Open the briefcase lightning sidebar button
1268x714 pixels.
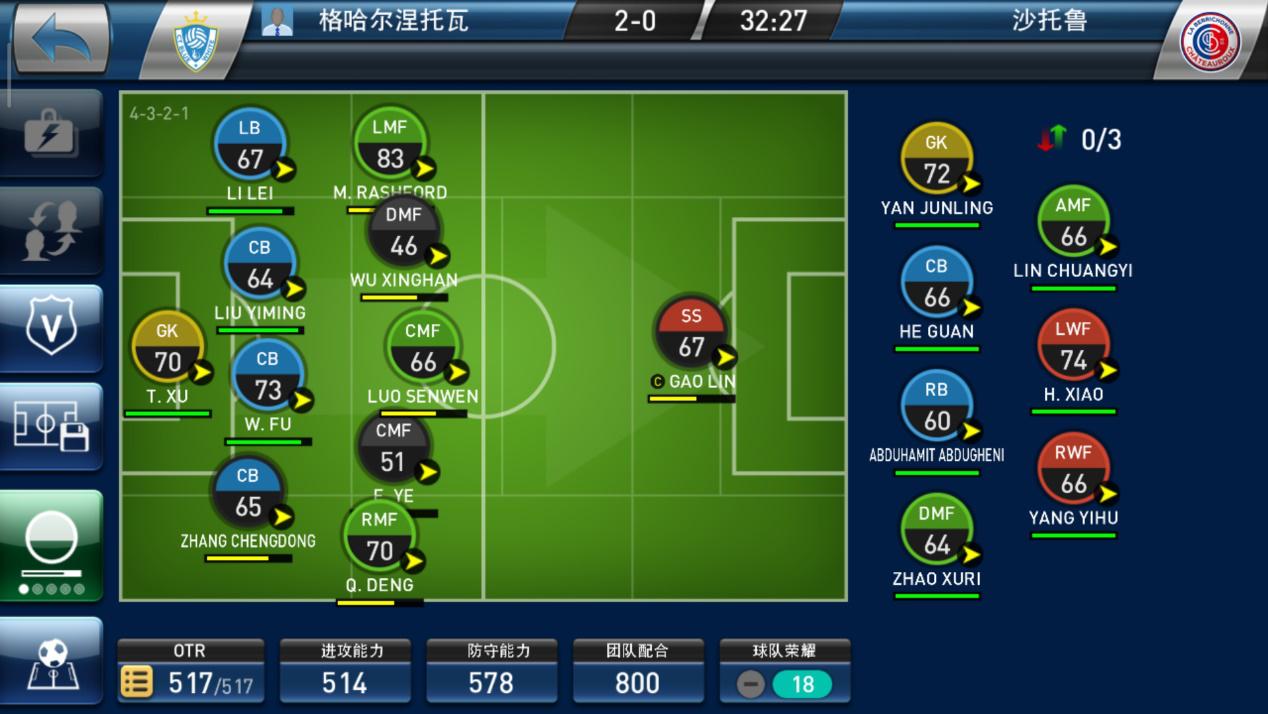(x=52, y=133)
